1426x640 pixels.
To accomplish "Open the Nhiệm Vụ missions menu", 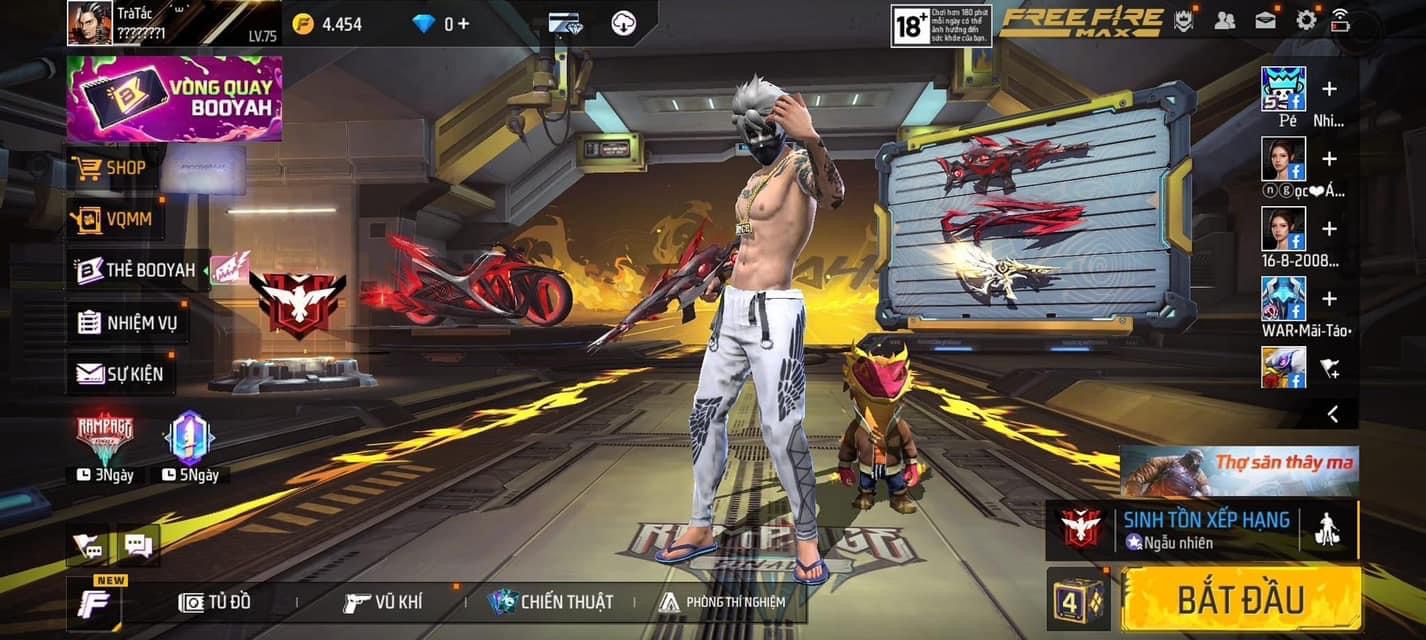I will (x=130, y=322).
